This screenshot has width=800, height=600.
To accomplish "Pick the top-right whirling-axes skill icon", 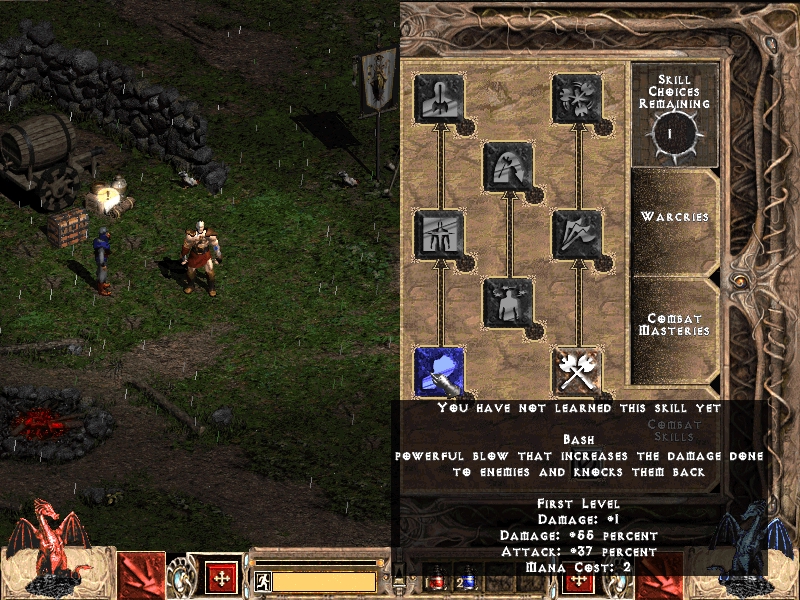I will [577, 98].
